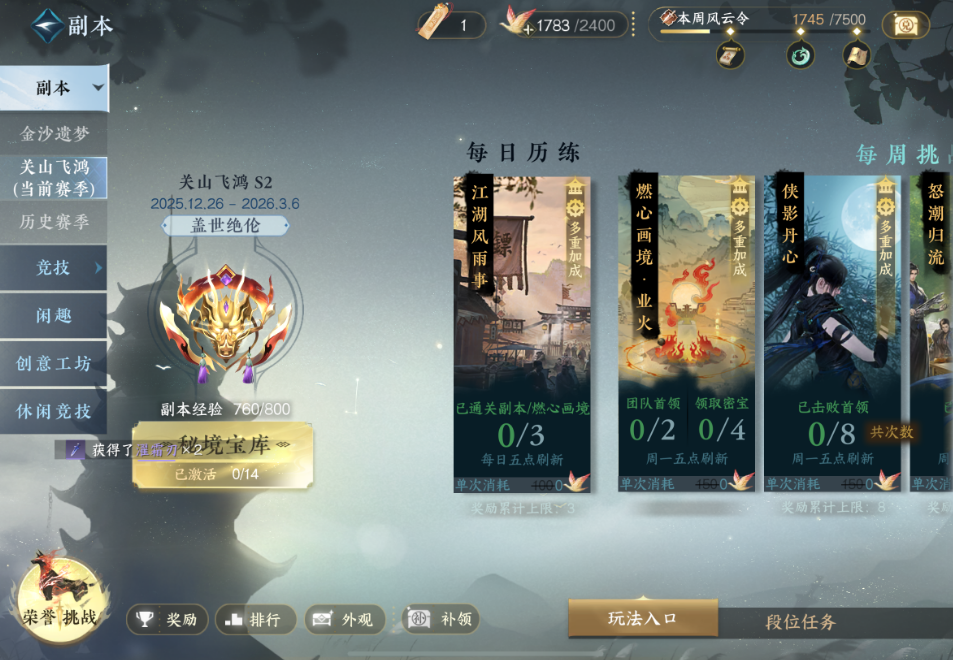Switch to the 闲趣 category
Image resolution: width=953 pixels, height=660 pixels.
54,315
